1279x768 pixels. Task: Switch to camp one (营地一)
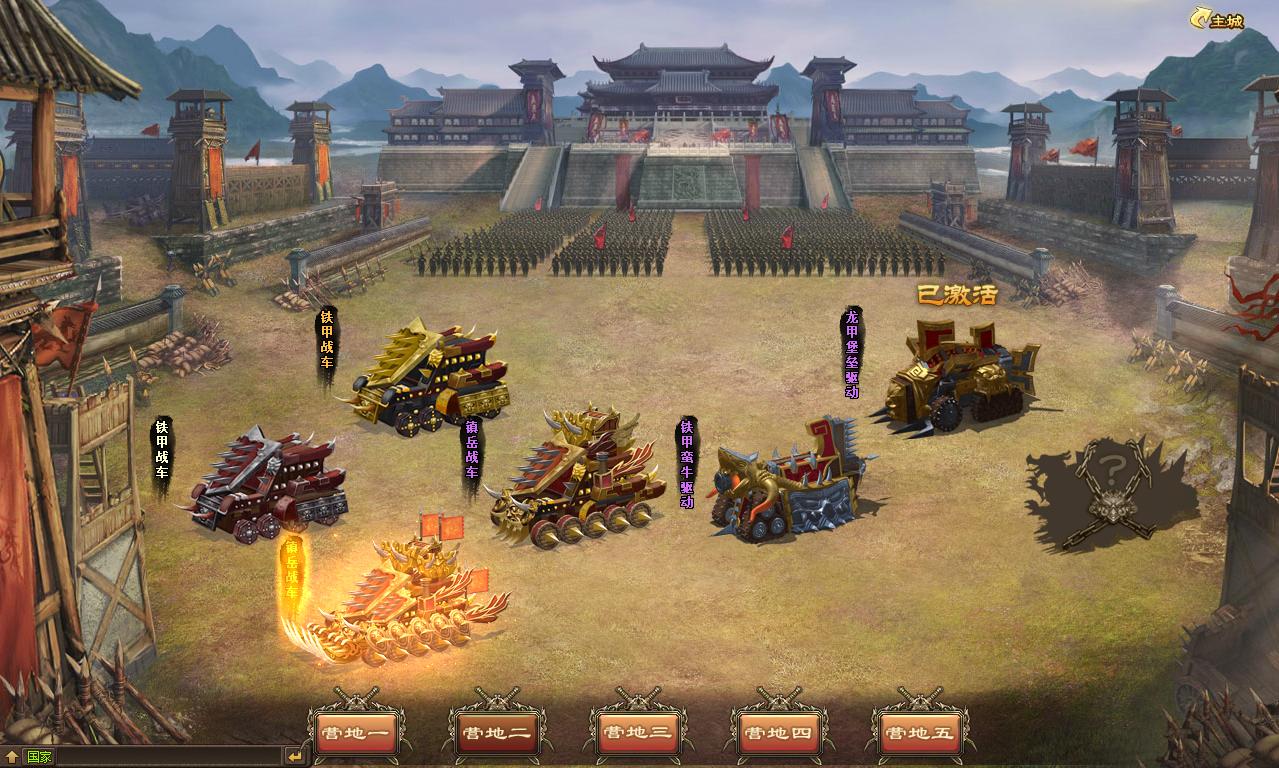pyautogui.click(x=356, y=732)
